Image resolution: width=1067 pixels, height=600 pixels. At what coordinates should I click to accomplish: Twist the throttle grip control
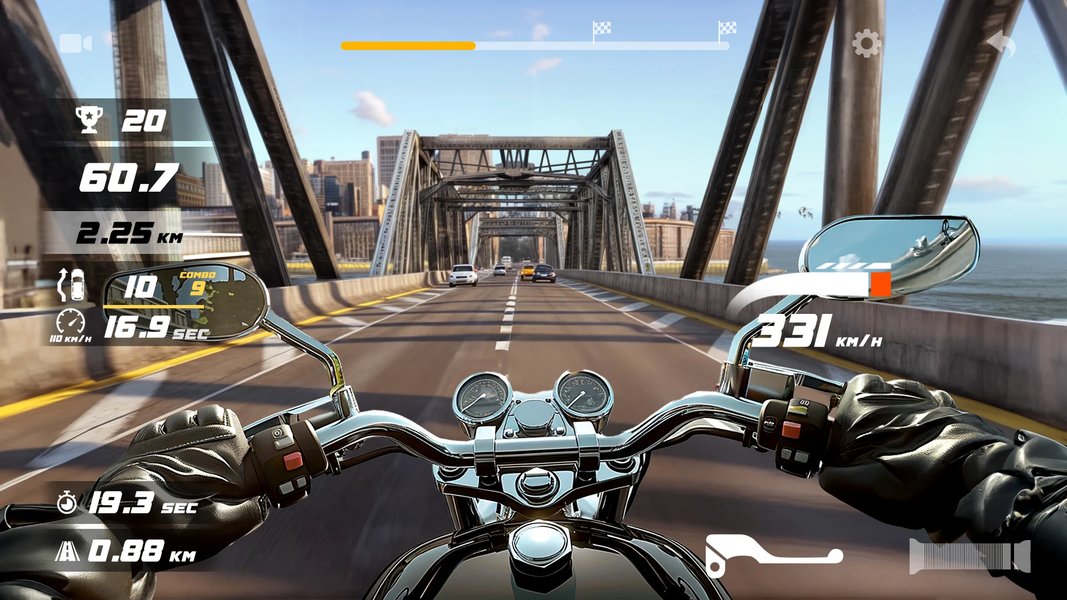(x=969, y=556)
